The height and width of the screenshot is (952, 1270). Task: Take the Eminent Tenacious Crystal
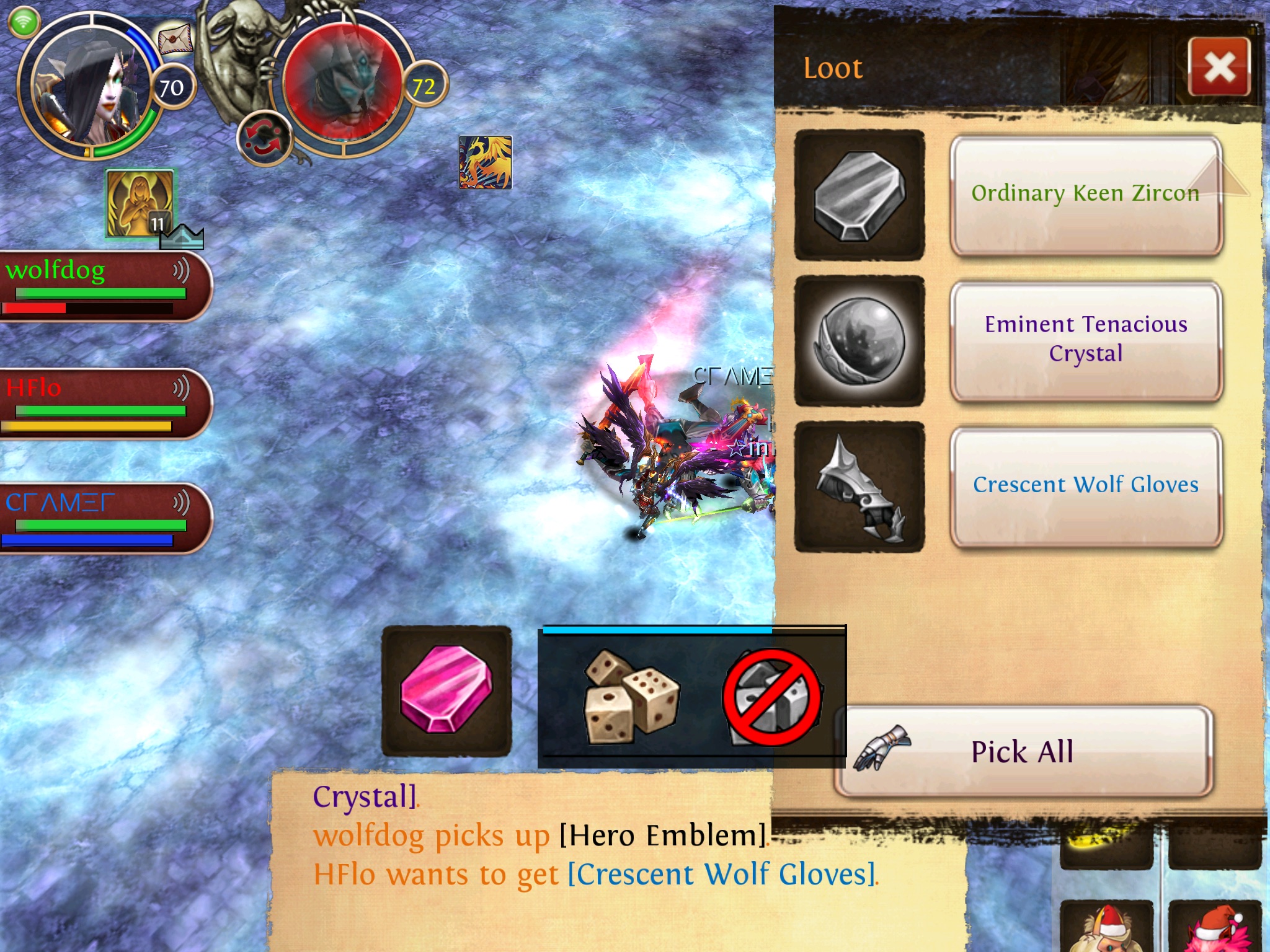pos(1085,340)
